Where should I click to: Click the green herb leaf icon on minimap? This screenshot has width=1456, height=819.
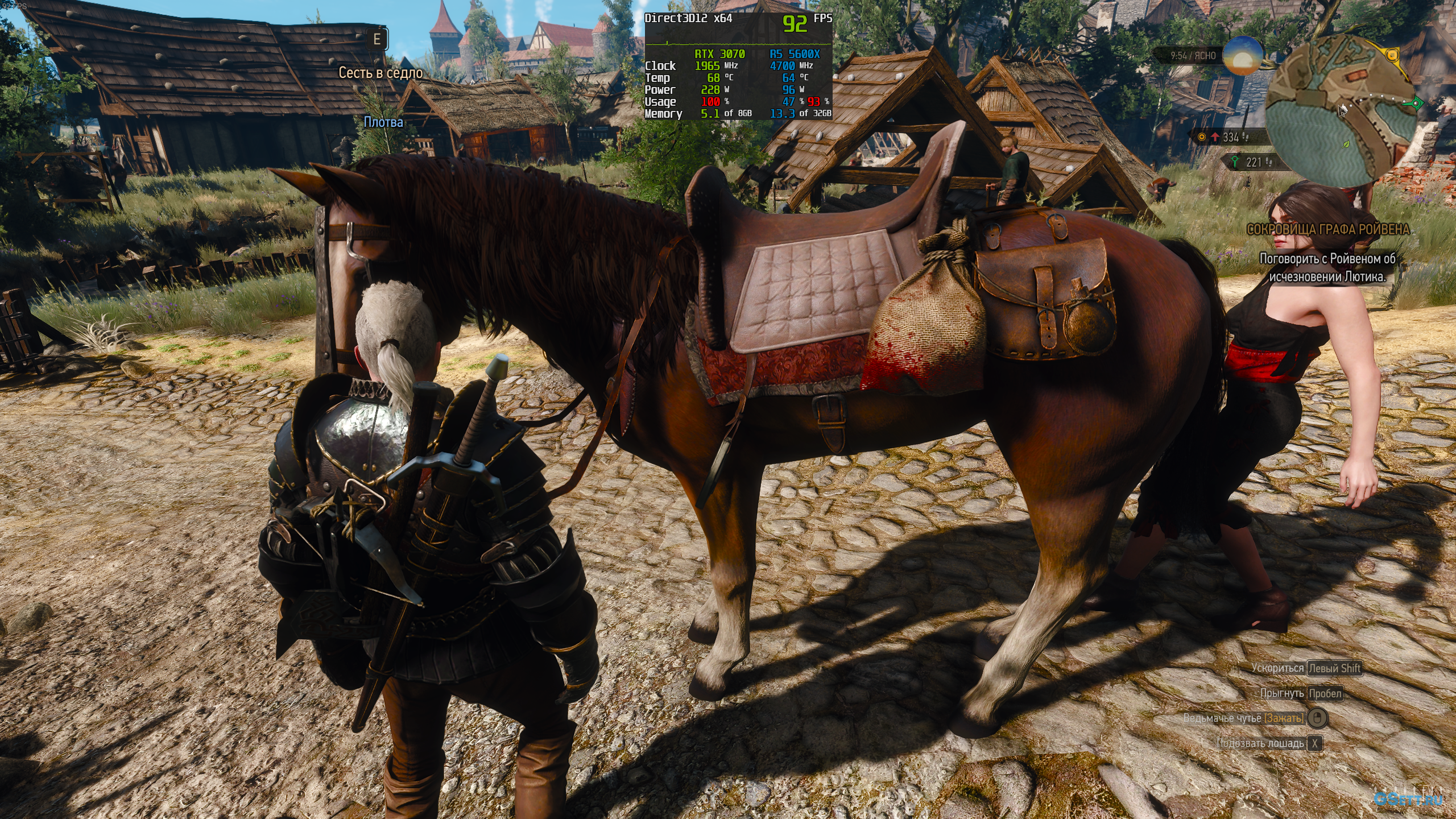point(1346,145)
